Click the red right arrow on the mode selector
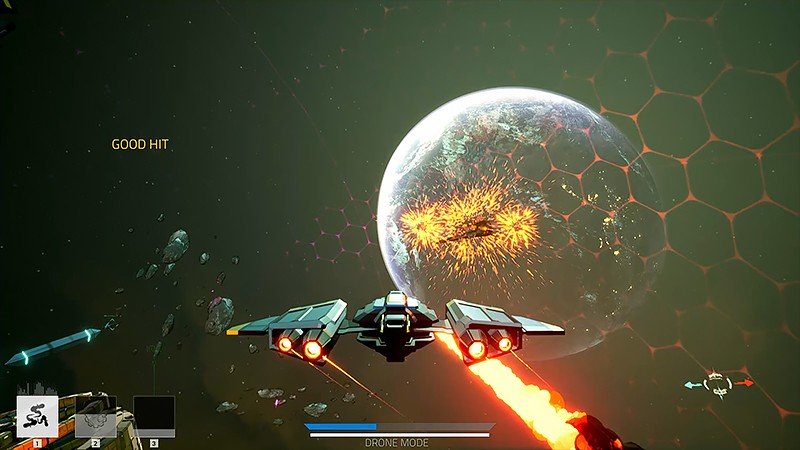 pos(744,382)
